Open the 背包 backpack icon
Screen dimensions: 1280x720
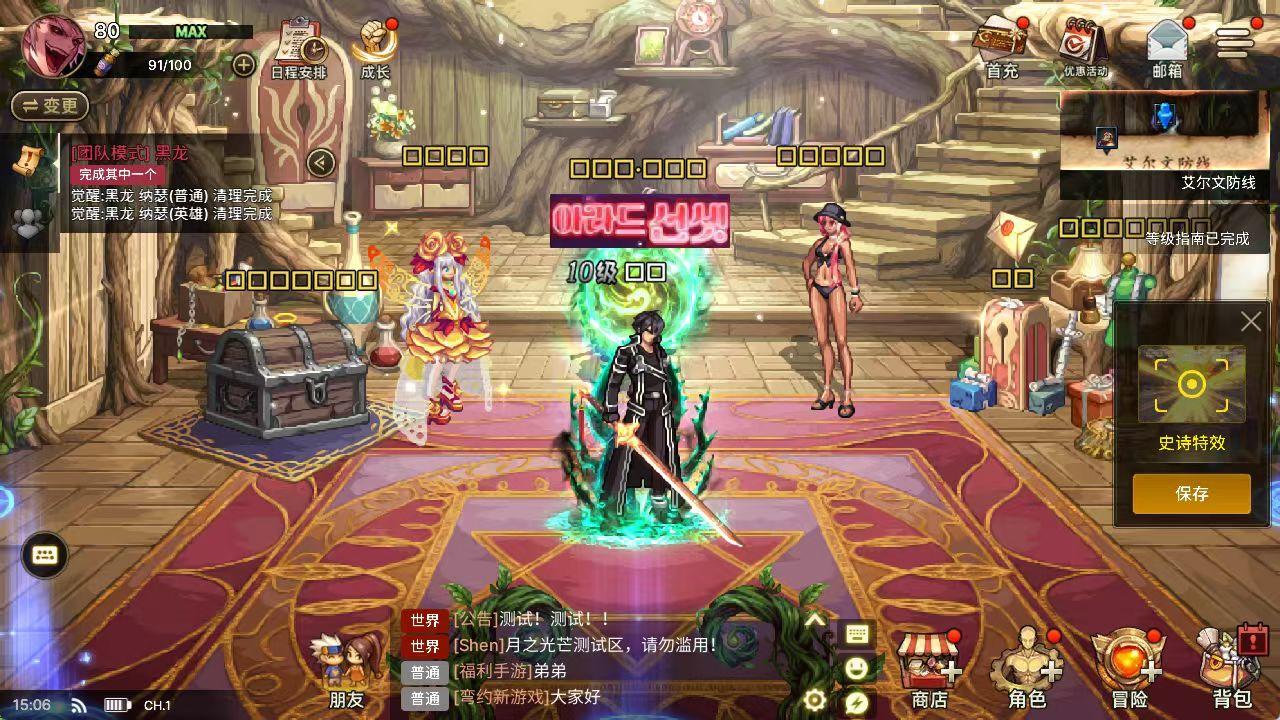point(1232,660)
